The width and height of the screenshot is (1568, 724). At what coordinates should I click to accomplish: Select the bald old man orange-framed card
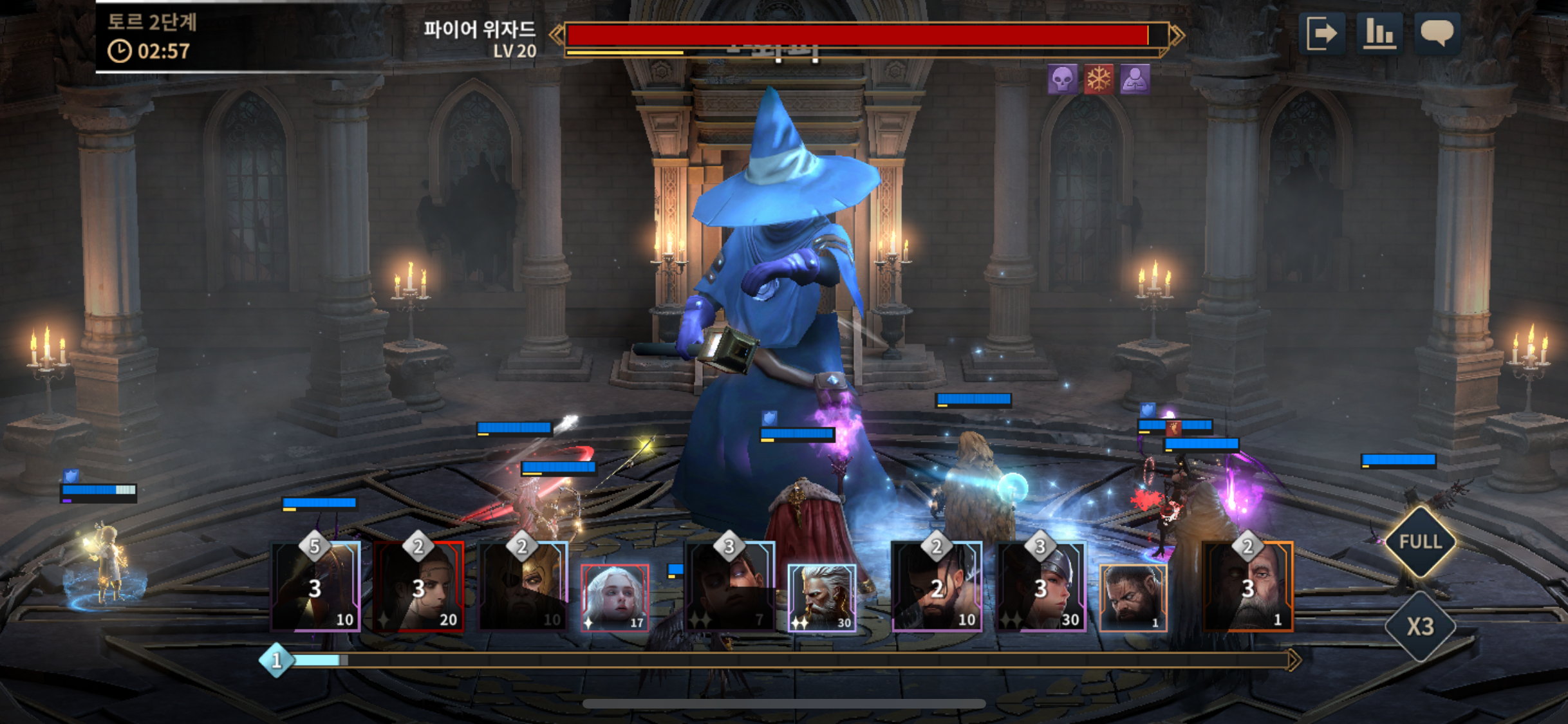coord(1248,587)
